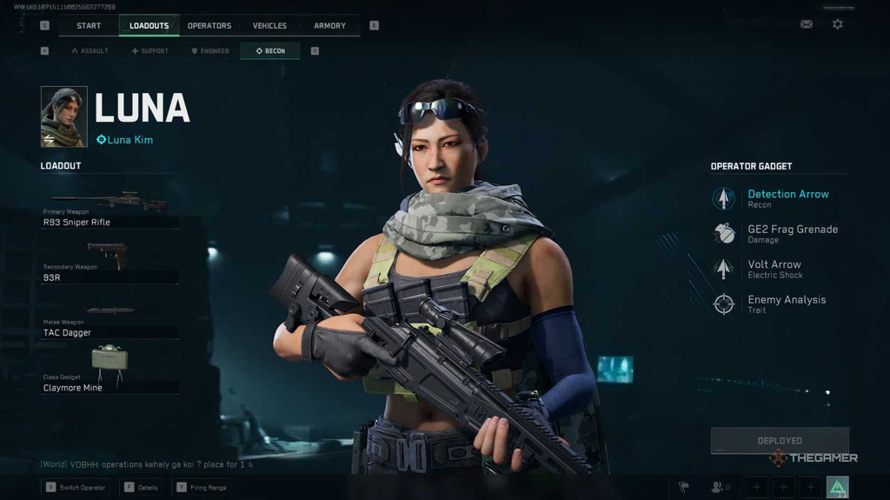This screenshot has height=500, width=890.
Task: Choose the Assault class
Action: coord(90,51)
